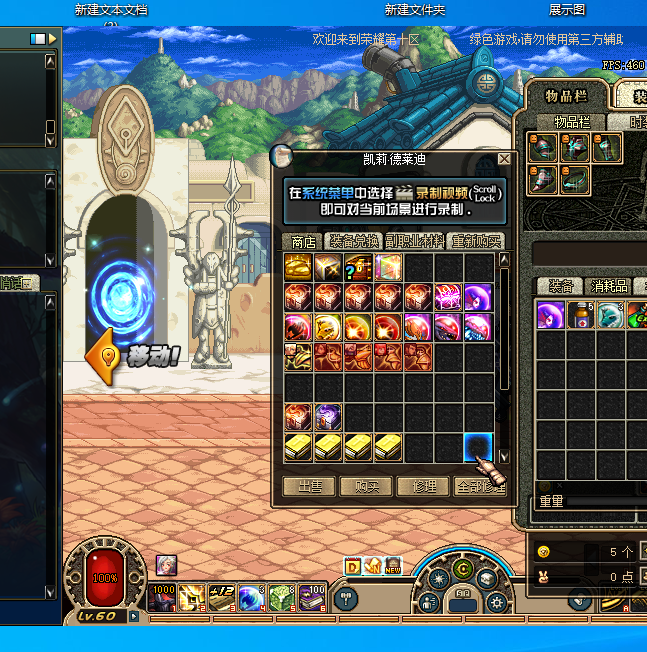Image resolution: width=647 pixels, height=652 pixels.
Task: Open the gear settings button on the HUD
Action: (496, 603)
